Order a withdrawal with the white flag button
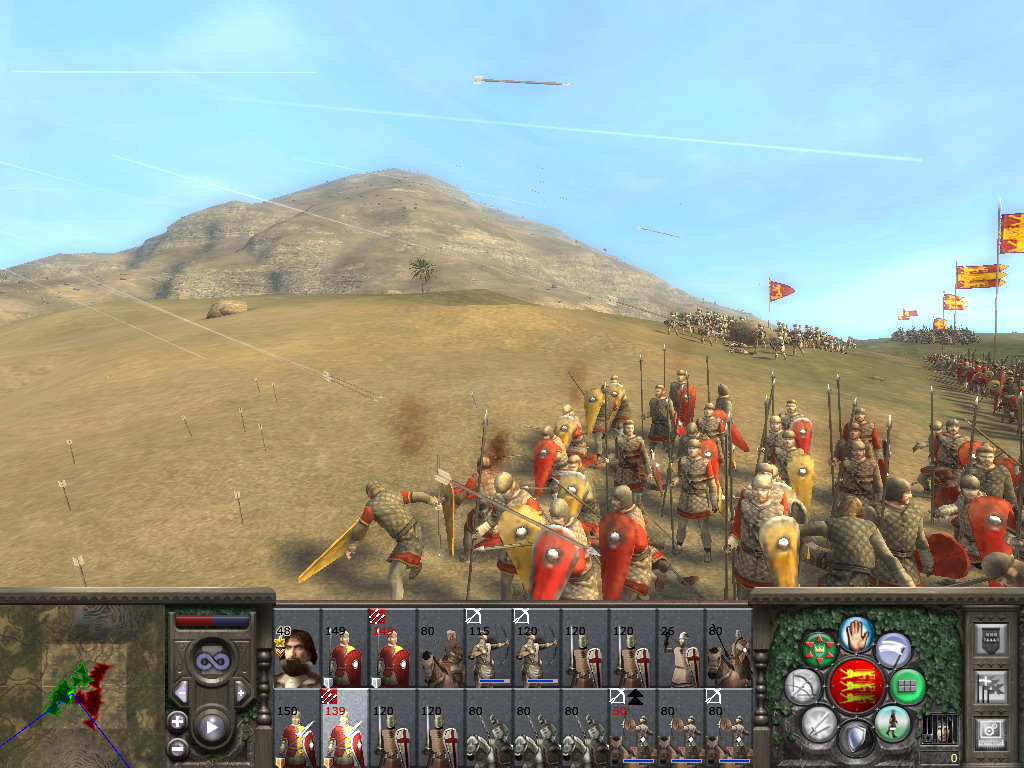This screenshot has width=1024, height=768. [893, 650]
